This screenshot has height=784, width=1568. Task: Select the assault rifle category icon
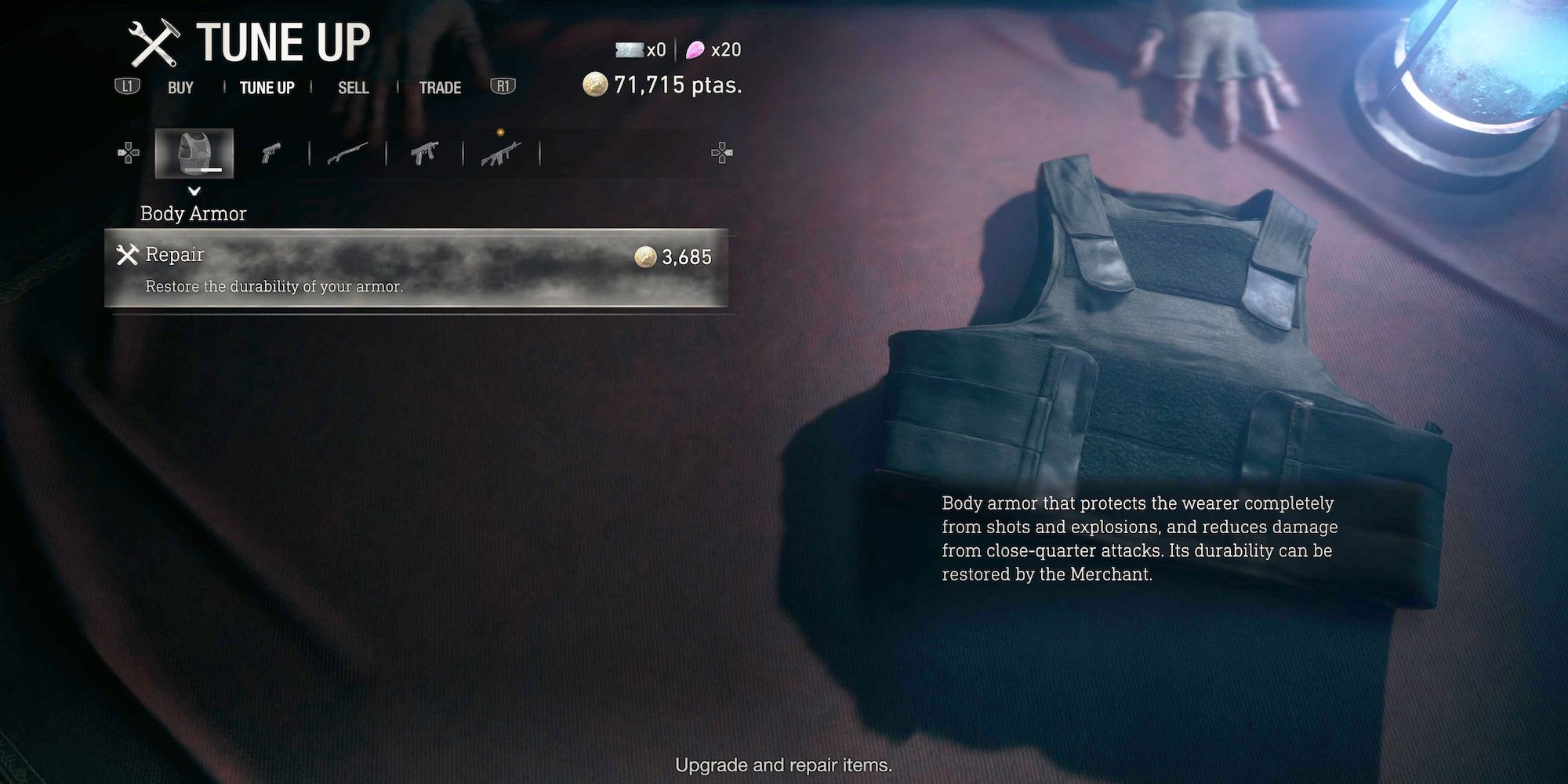pyautogui.click(x=500, y=153)
